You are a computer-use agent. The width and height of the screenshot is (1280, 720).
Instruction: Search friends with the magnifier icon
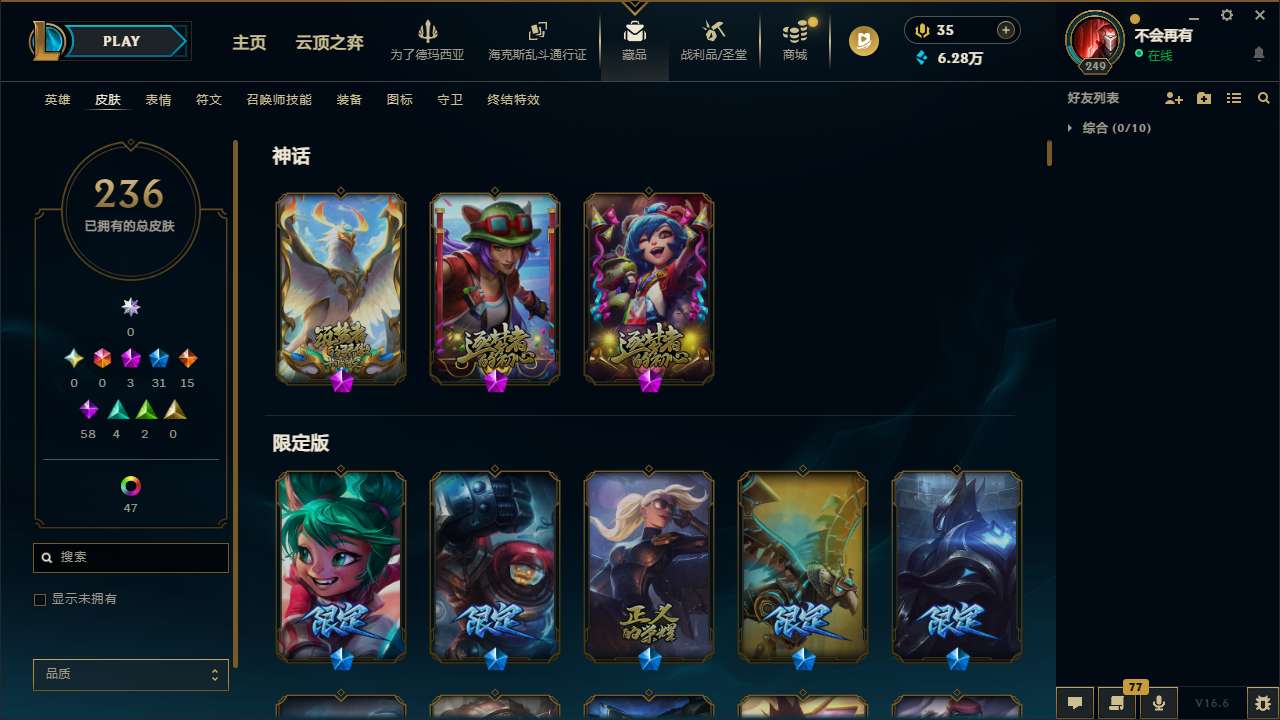[x=1263, y=97]
